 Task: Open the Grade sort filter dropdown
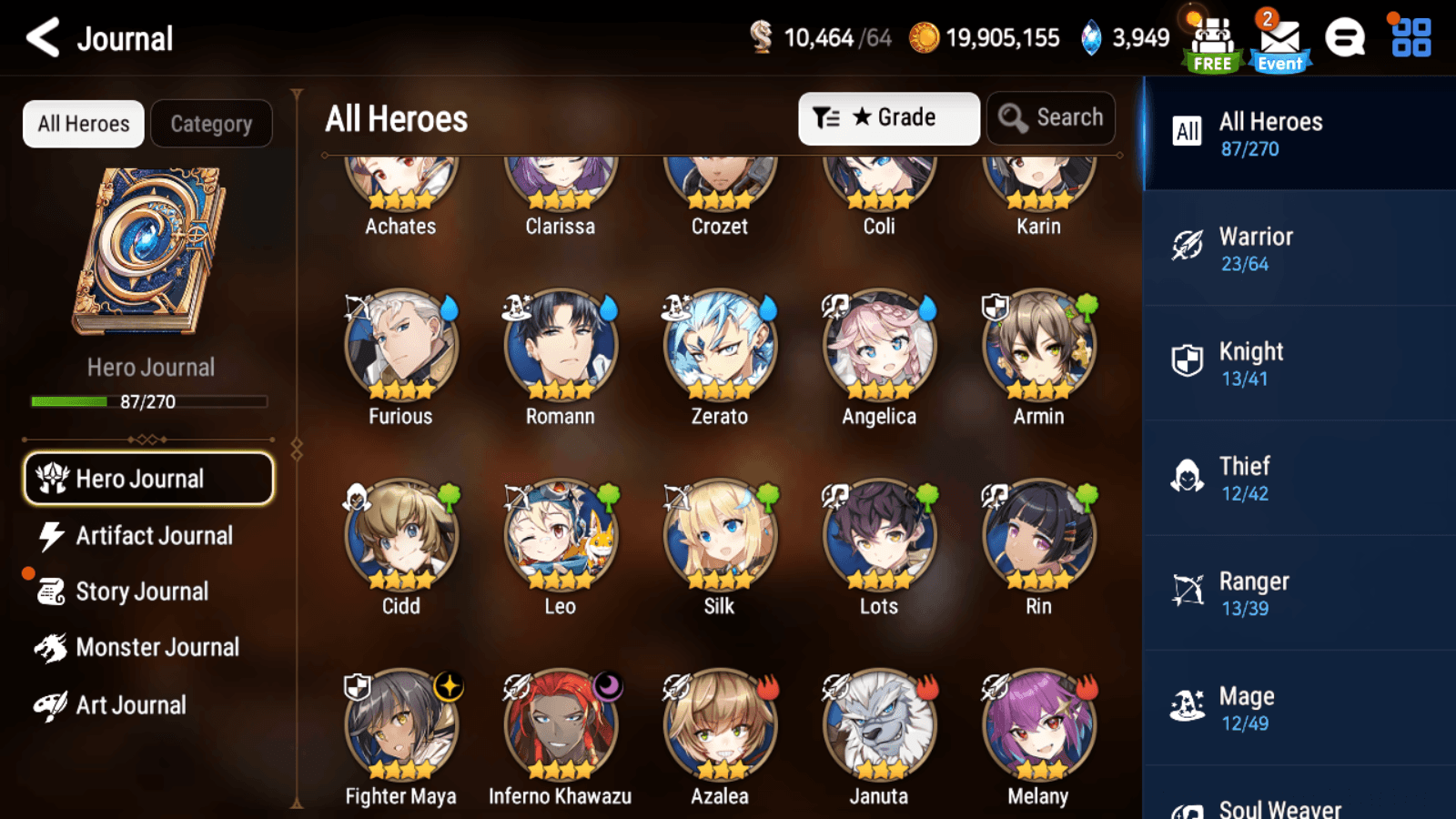pos(888,116)
